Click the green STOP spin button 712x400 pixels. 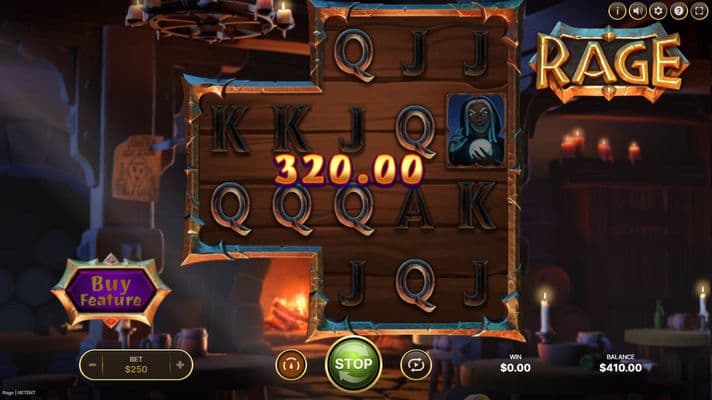pyautogui.click(x=352, y=364)
